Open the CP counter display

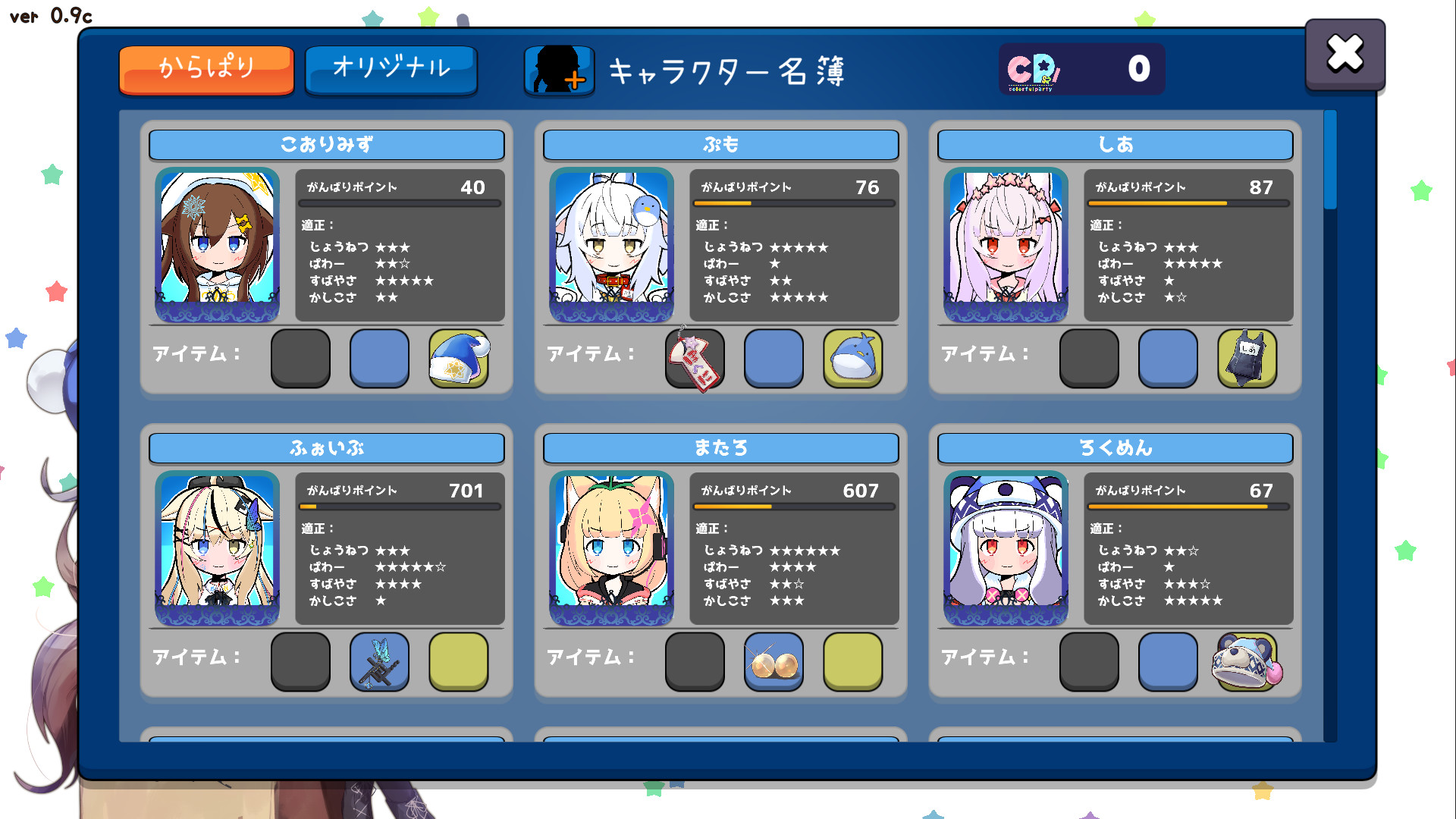click(1082, 69)
